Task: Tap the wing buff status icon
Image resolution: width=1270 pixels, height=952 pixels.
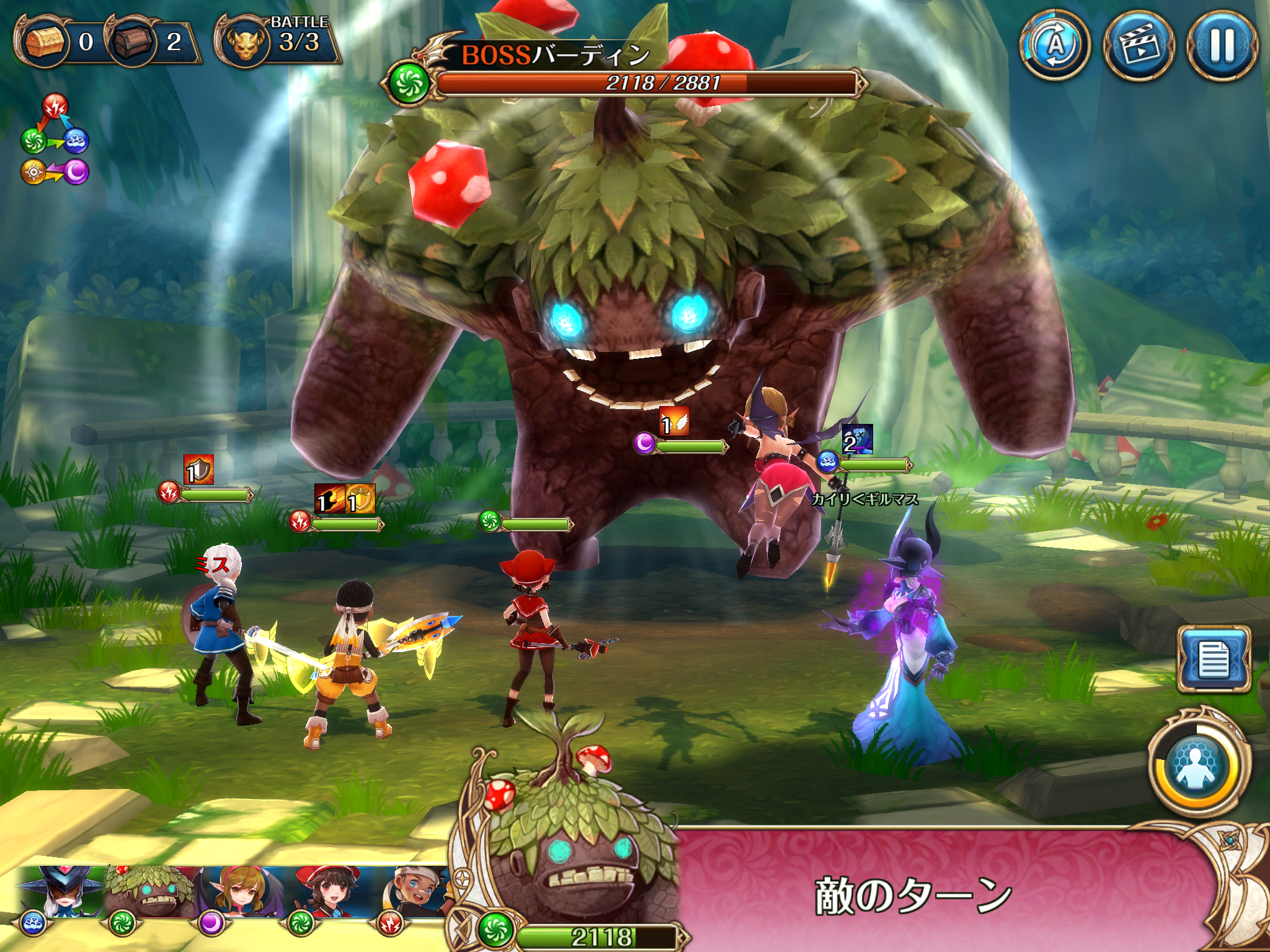Action: pos(674,422)
